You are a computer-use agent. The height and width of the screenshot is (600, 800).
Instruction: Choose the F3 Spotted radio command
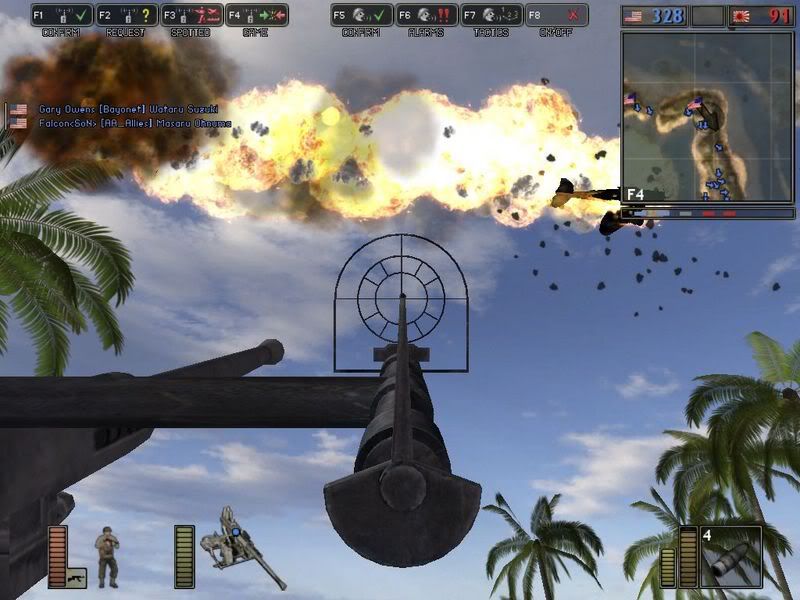[190, 16]
